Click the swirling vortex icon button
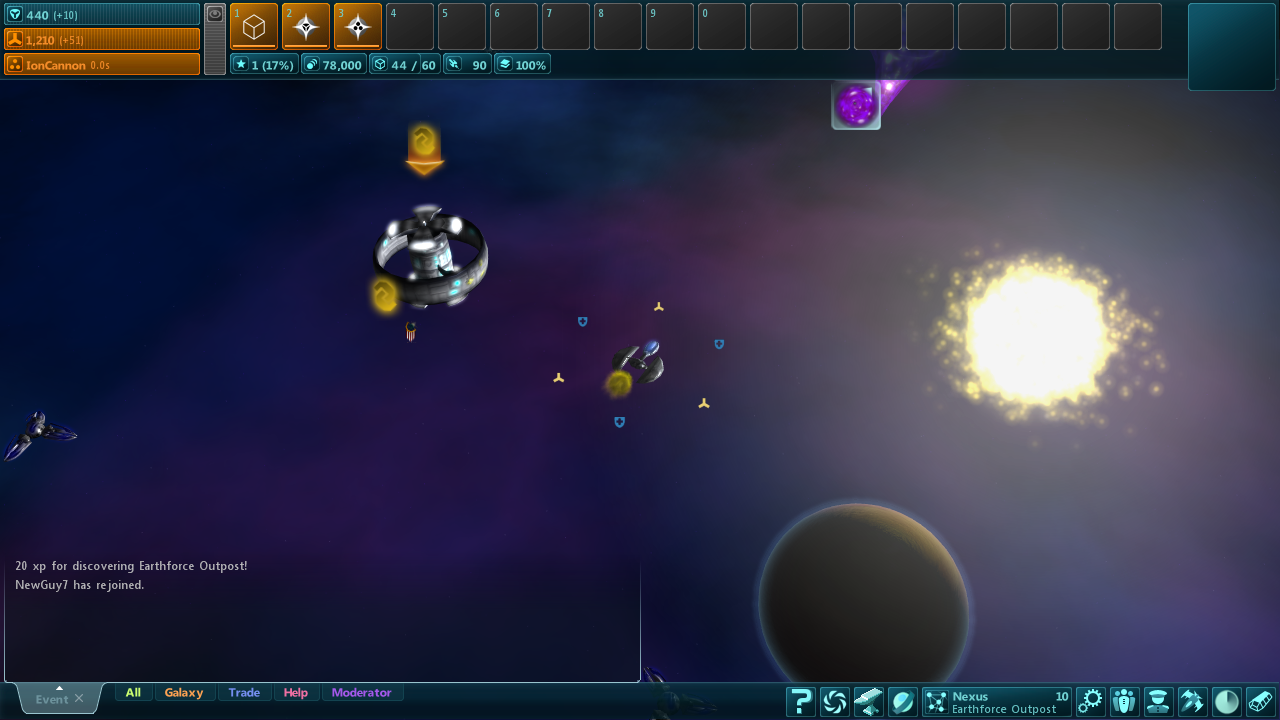Screen dimensions: 1280x720 point(834,702)
